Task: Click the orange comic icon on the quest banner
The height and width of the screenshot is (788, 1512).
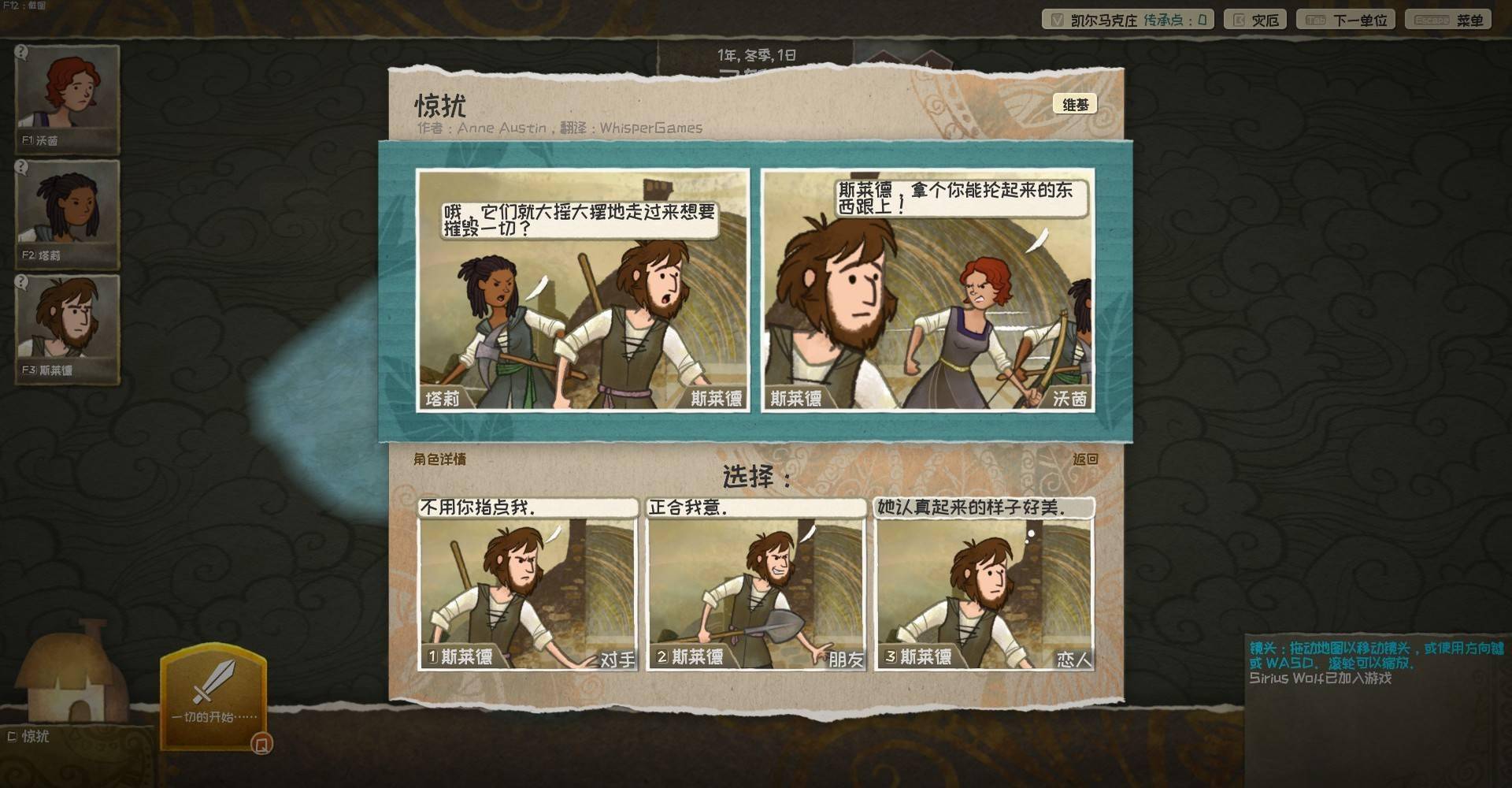Action: pos(261,742)
